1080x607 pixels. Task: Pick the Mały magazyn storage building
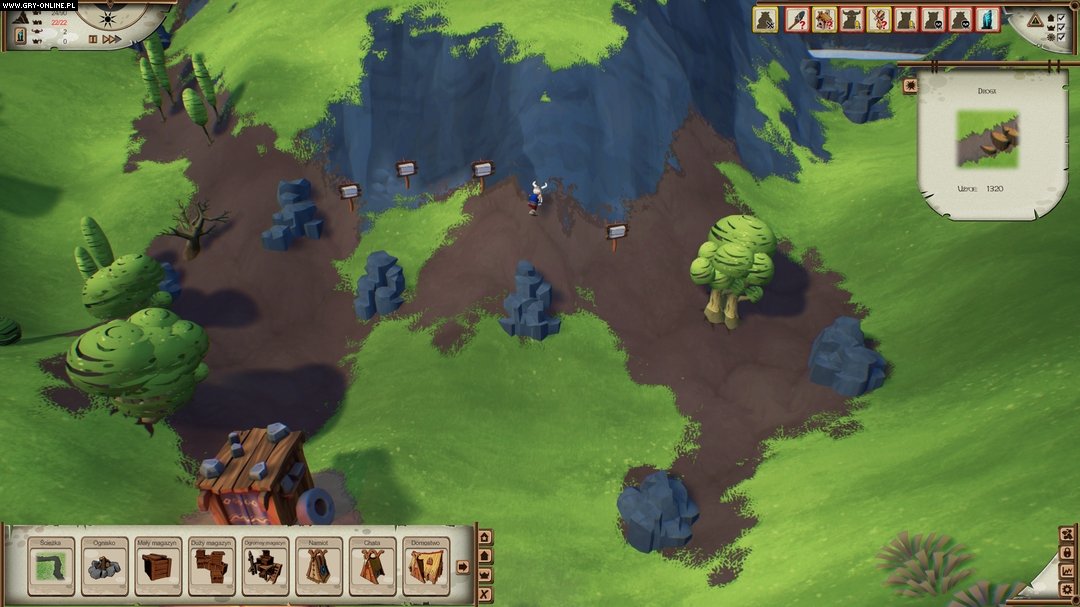[158, 567]
